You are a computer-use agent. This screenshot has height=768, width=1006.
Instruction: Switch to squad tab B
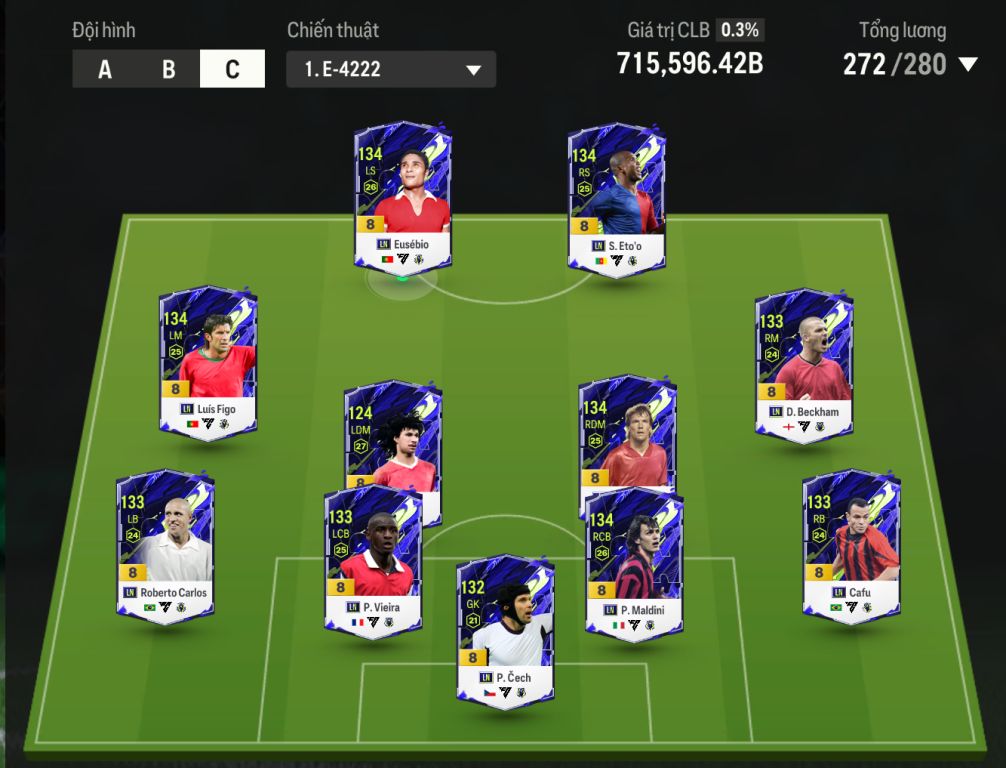click(168, 69)
